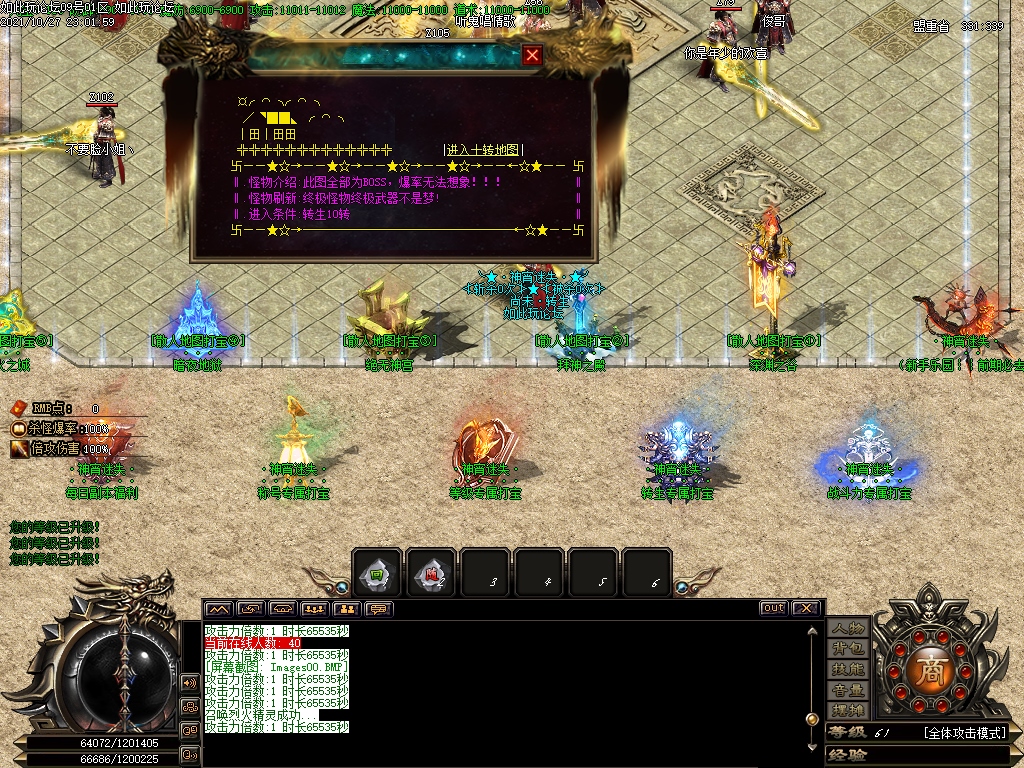Click the 'out' button above the chat box
This screenshot has height=768, width=1024.
773,608
